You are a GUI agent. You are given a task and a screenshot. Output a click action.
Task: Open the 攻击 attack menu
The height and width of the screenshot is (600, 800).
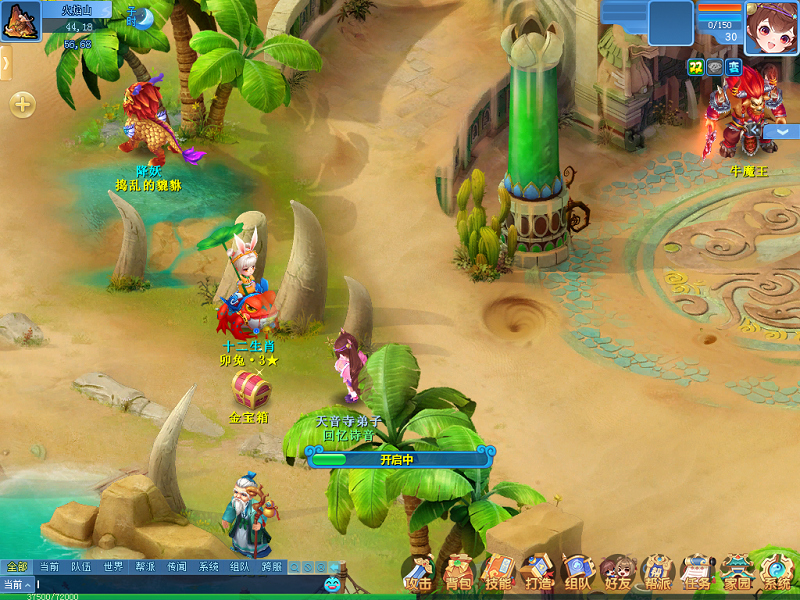(x=418, y=573)
